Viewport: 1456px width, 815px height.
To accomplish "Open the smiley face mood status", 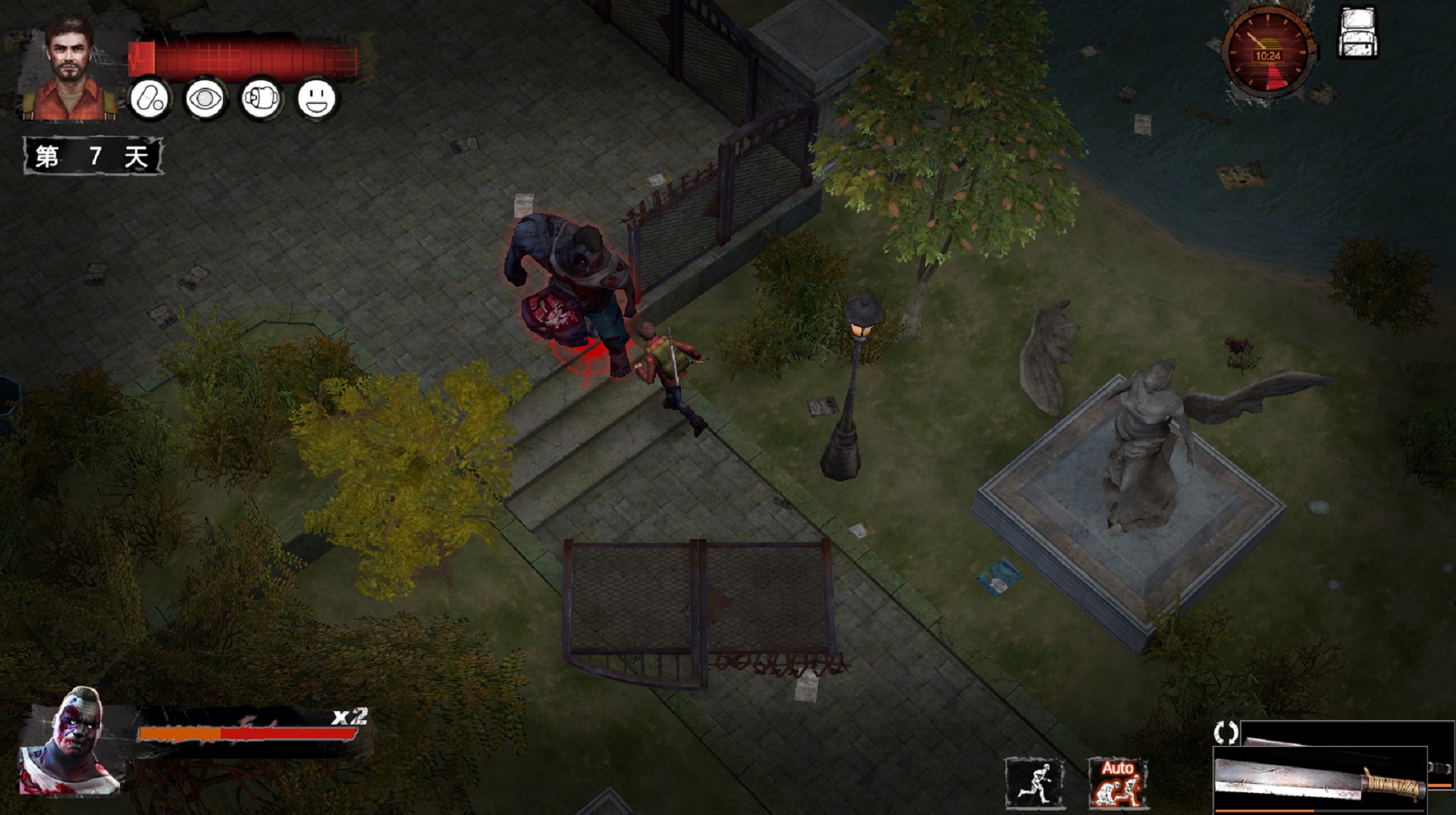I will click(x=316, y=99).
